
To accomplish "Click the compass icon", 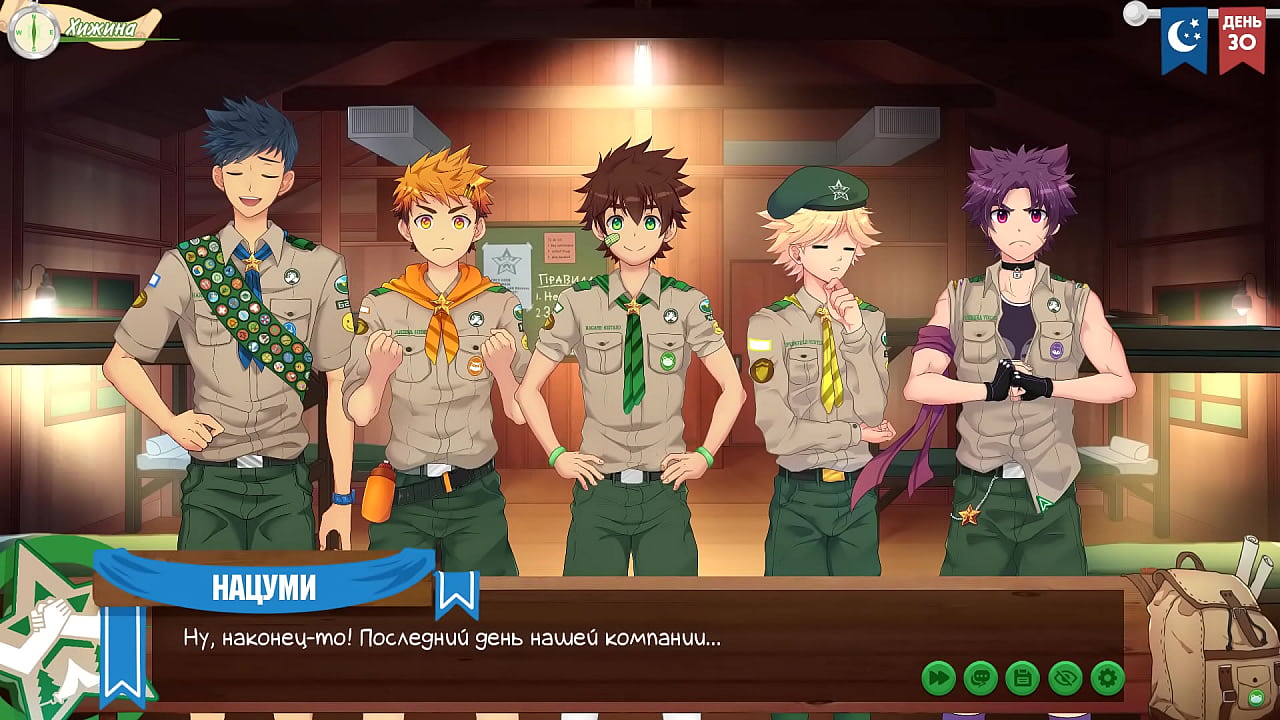I will pyautogui.click(x=33, y=31).
